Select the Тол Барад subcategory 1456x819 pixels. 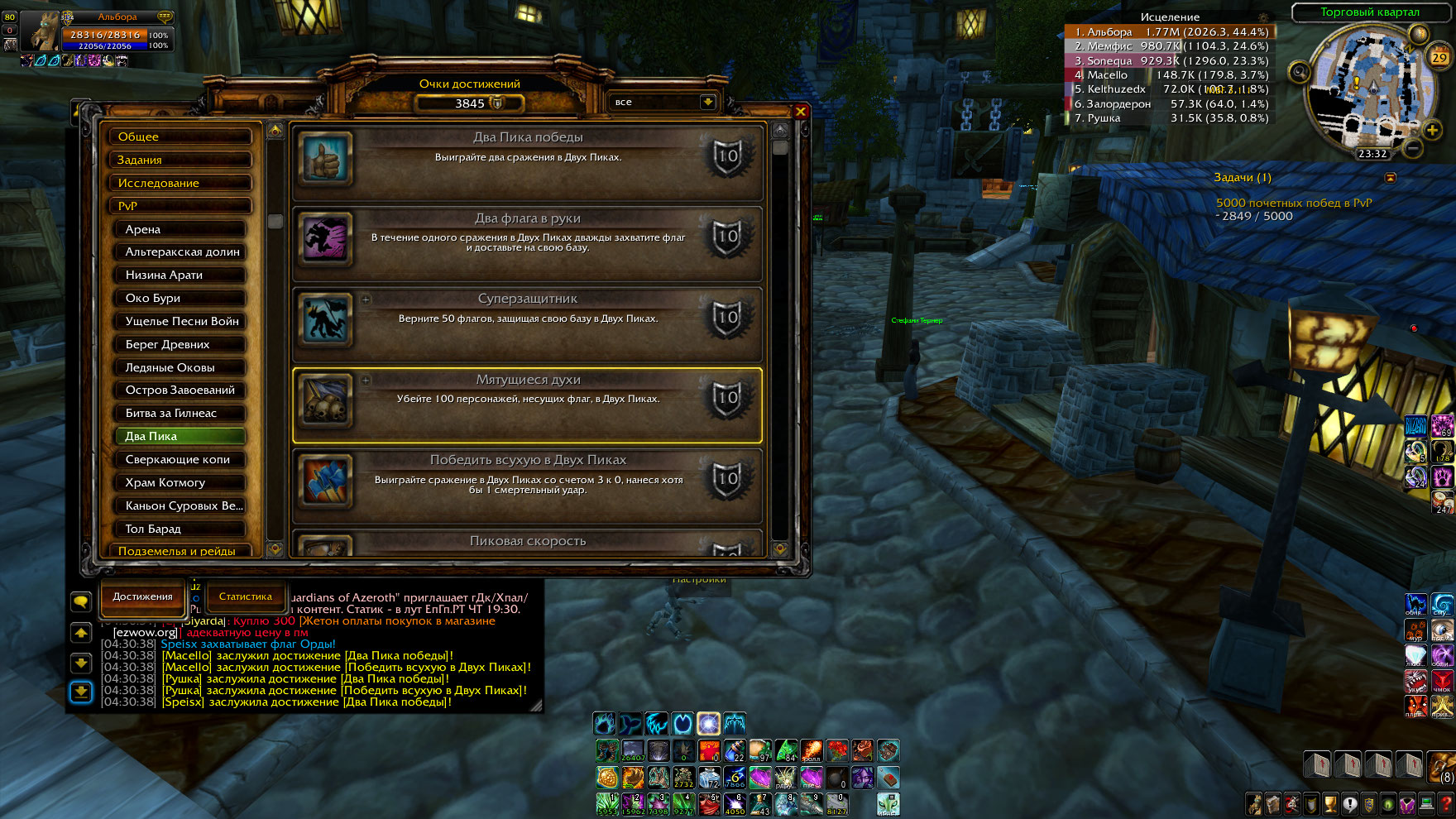180,529
